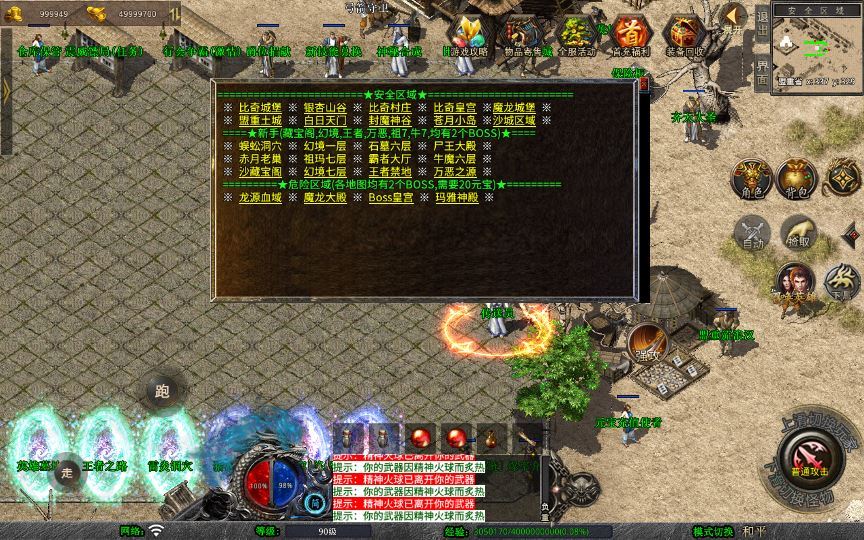Choose the 银杏山谷 teleport link
The height and width of the screenshot is (540, 864).
pos(325,107)
